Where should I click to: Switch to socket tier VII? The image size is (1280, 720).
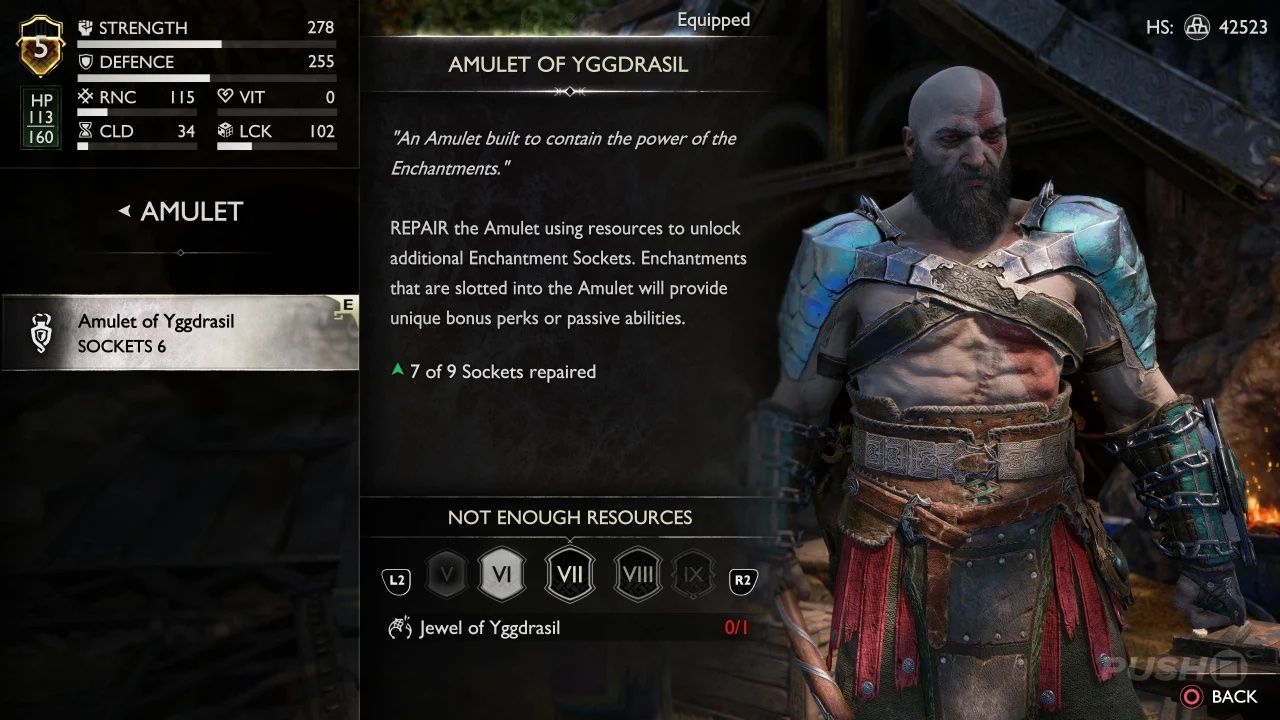[569, 574]
